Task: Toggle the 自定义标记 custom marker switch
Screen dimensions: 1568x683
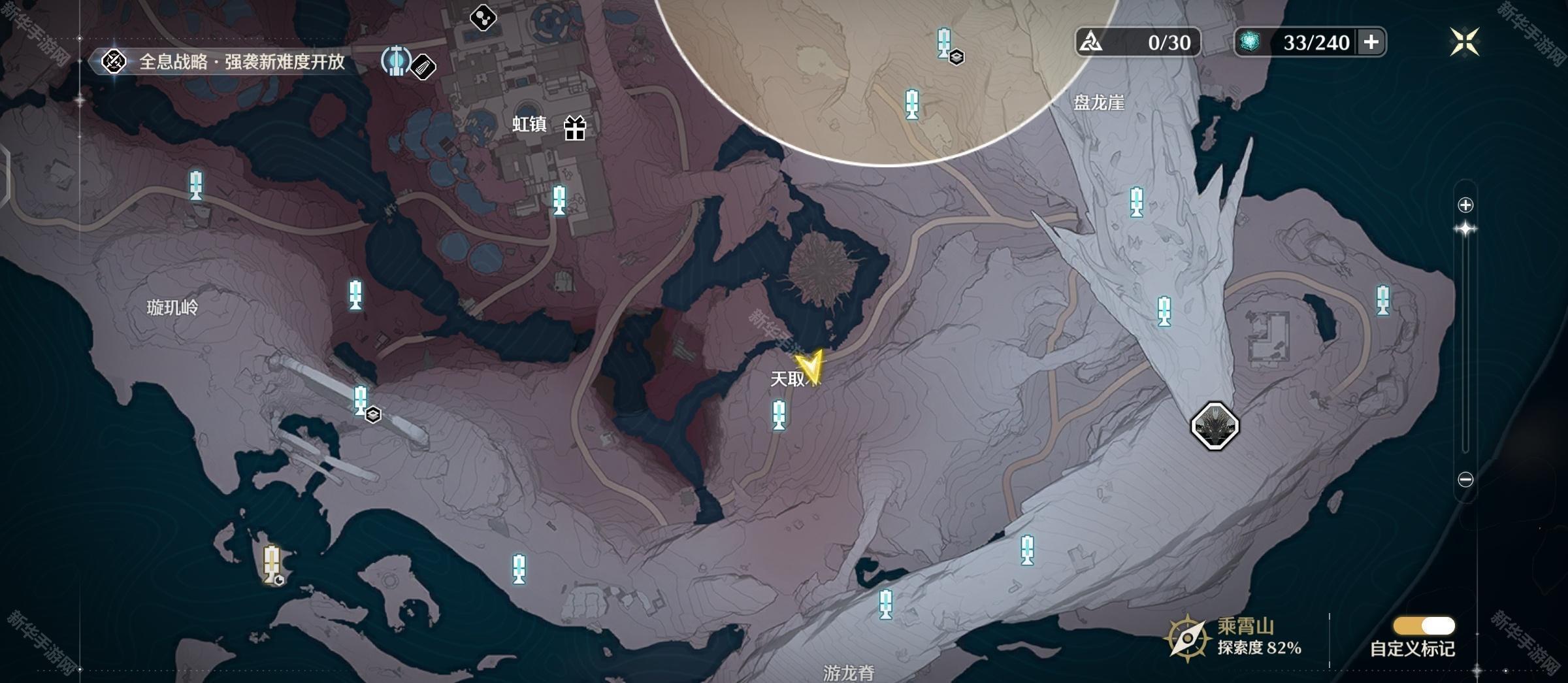Action: click(1424, 625)
